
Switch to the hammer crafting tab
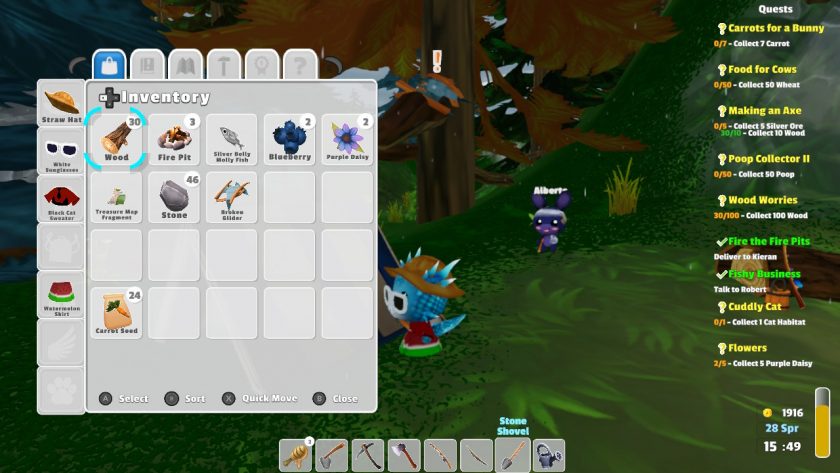tap(224, 66)
